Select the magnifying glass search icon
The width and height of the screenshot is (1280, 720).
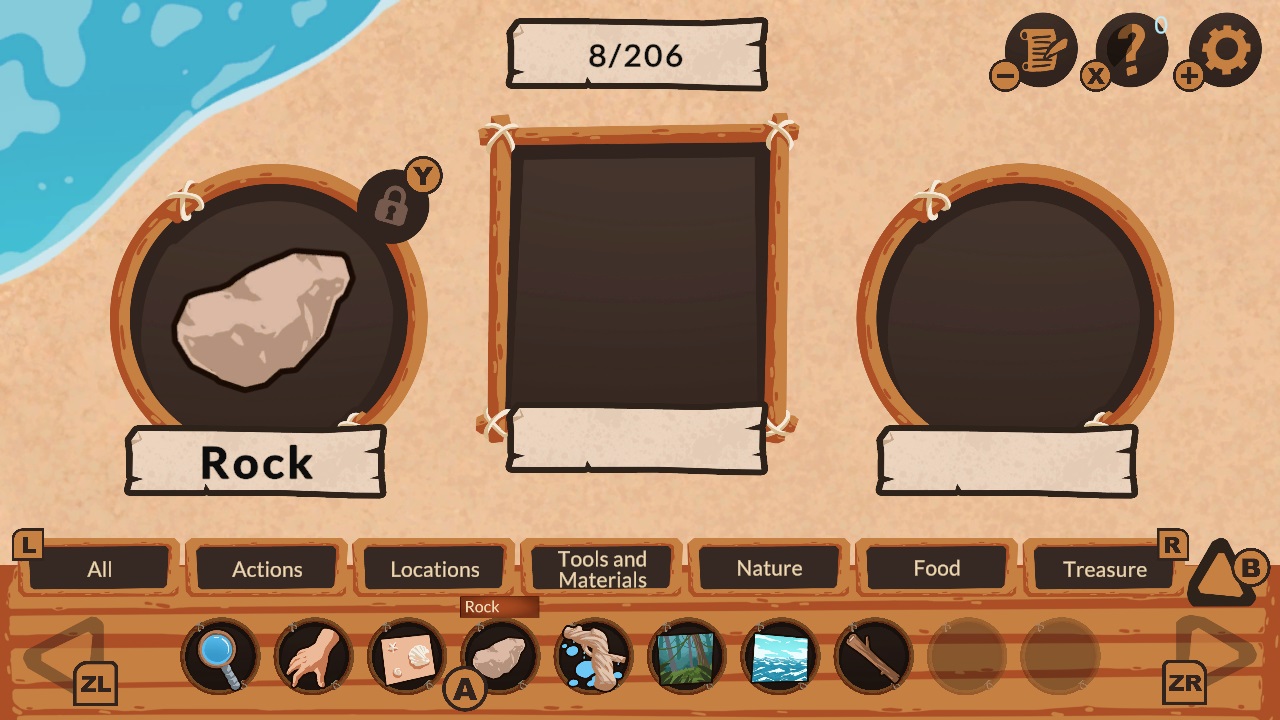[x=218, y=656]
